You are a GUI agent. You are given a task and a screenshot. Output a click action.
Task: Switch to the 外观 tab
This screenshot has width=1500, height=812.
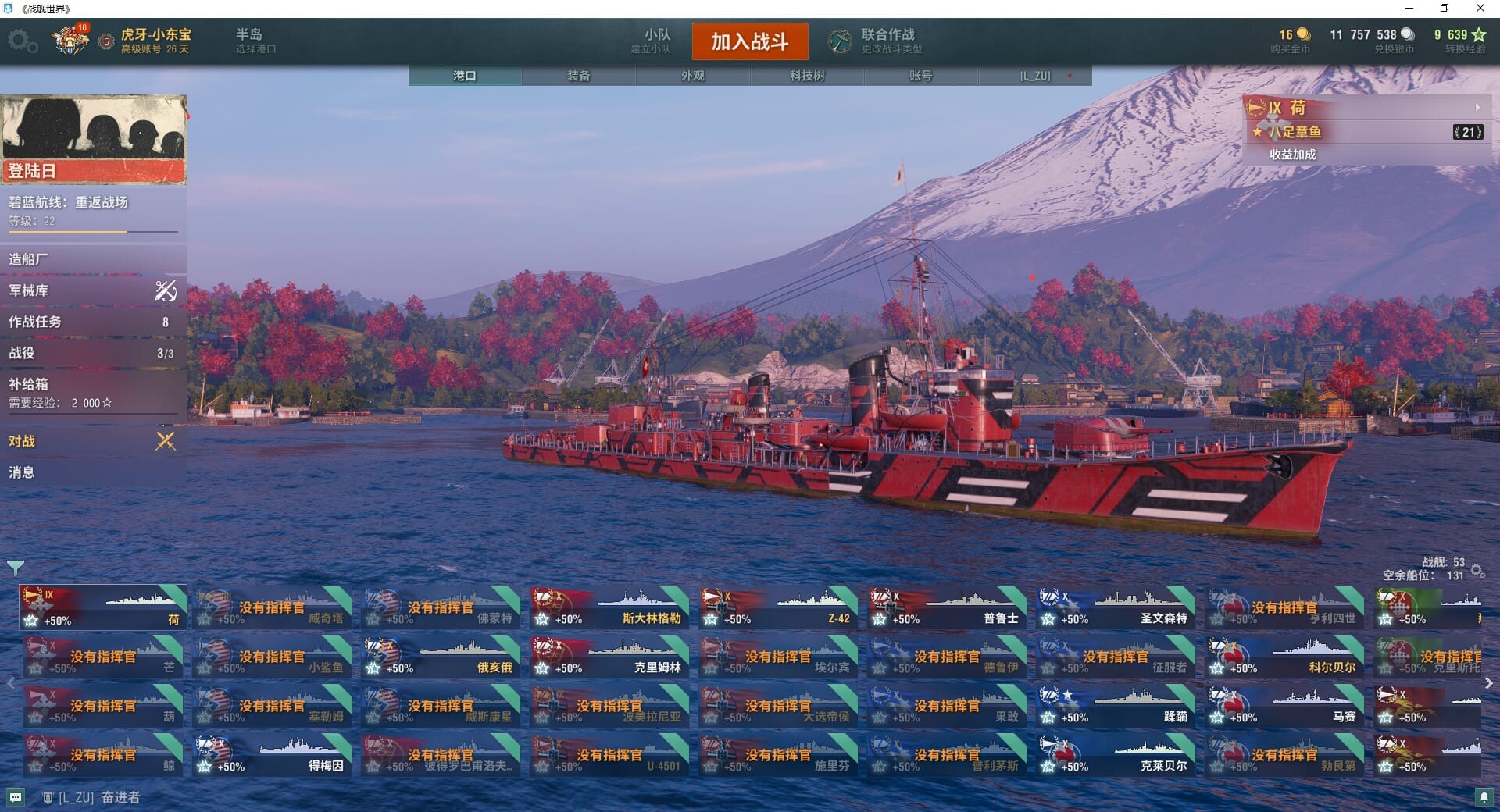(693, 76)
